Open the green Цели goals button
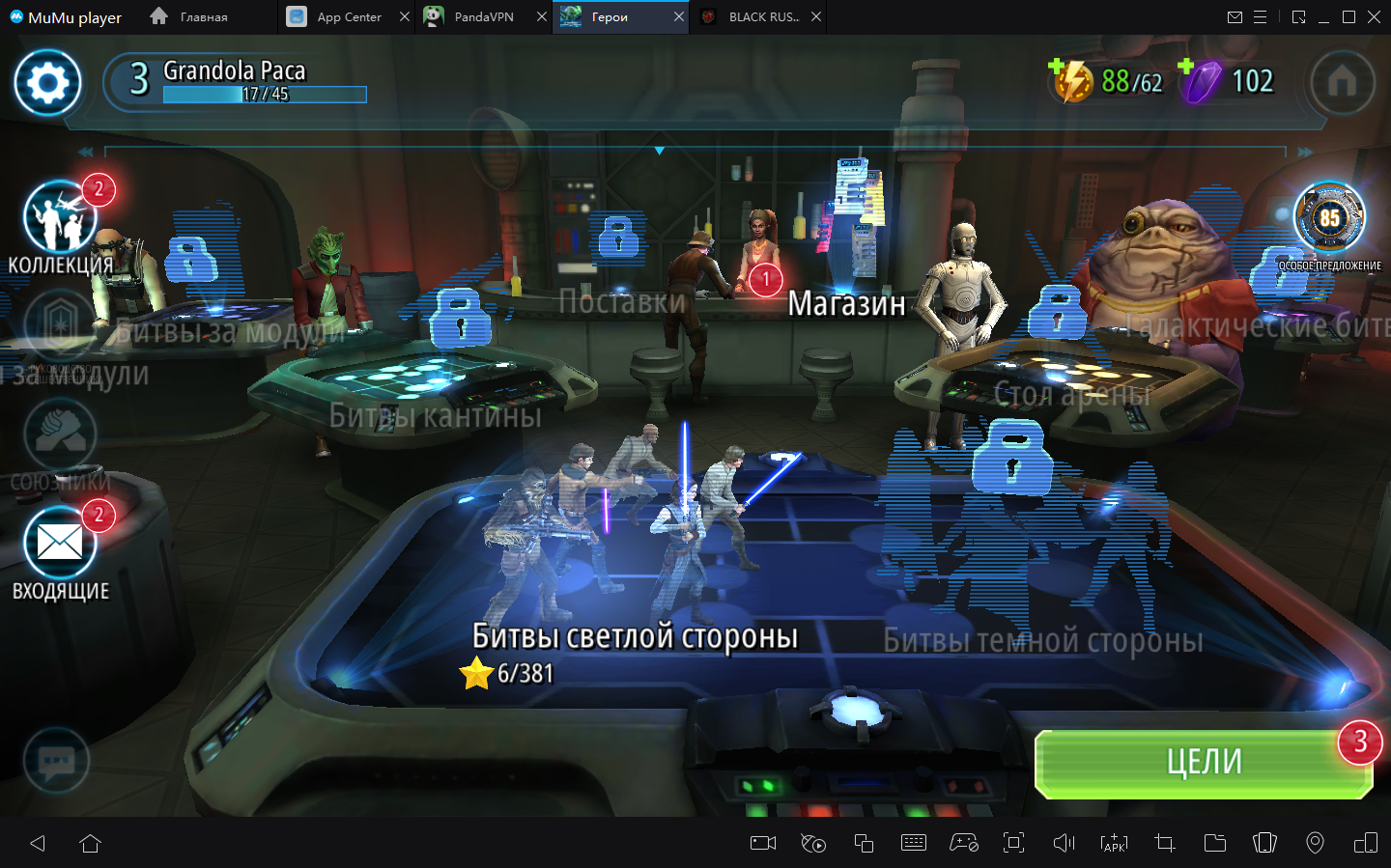This screenshot has width=1391, height=868. point(1204,763)
